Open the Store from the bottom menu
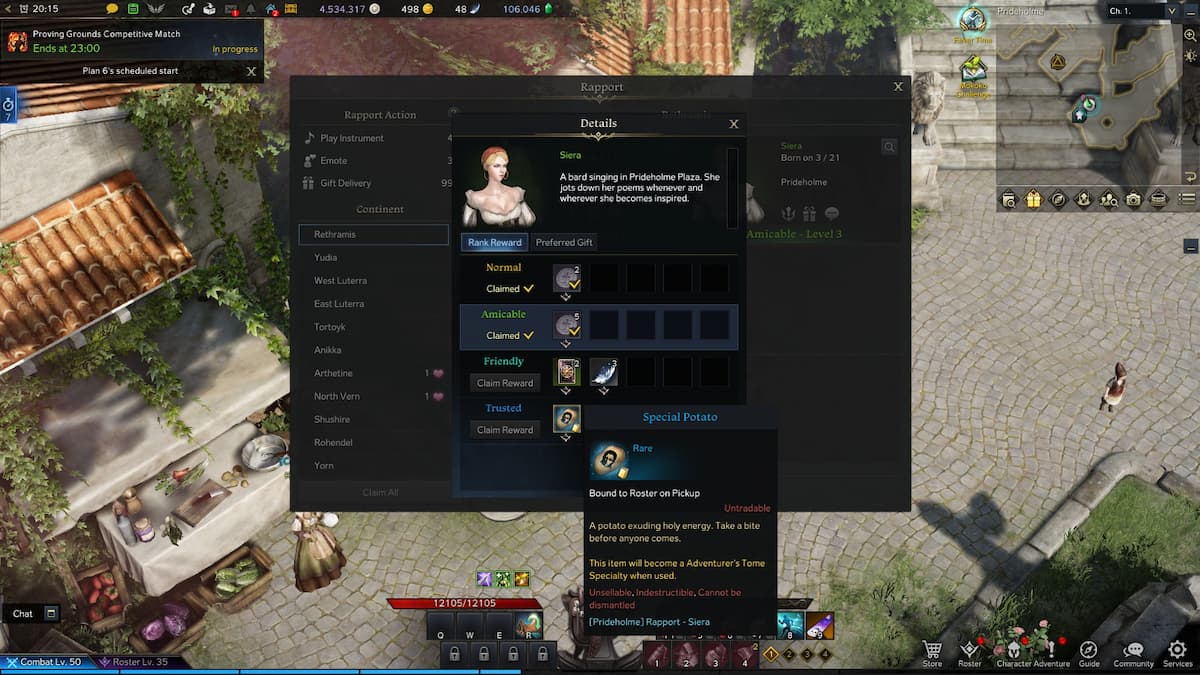The height and width of the screenshot is (675, 1200). tap(932, 652)
